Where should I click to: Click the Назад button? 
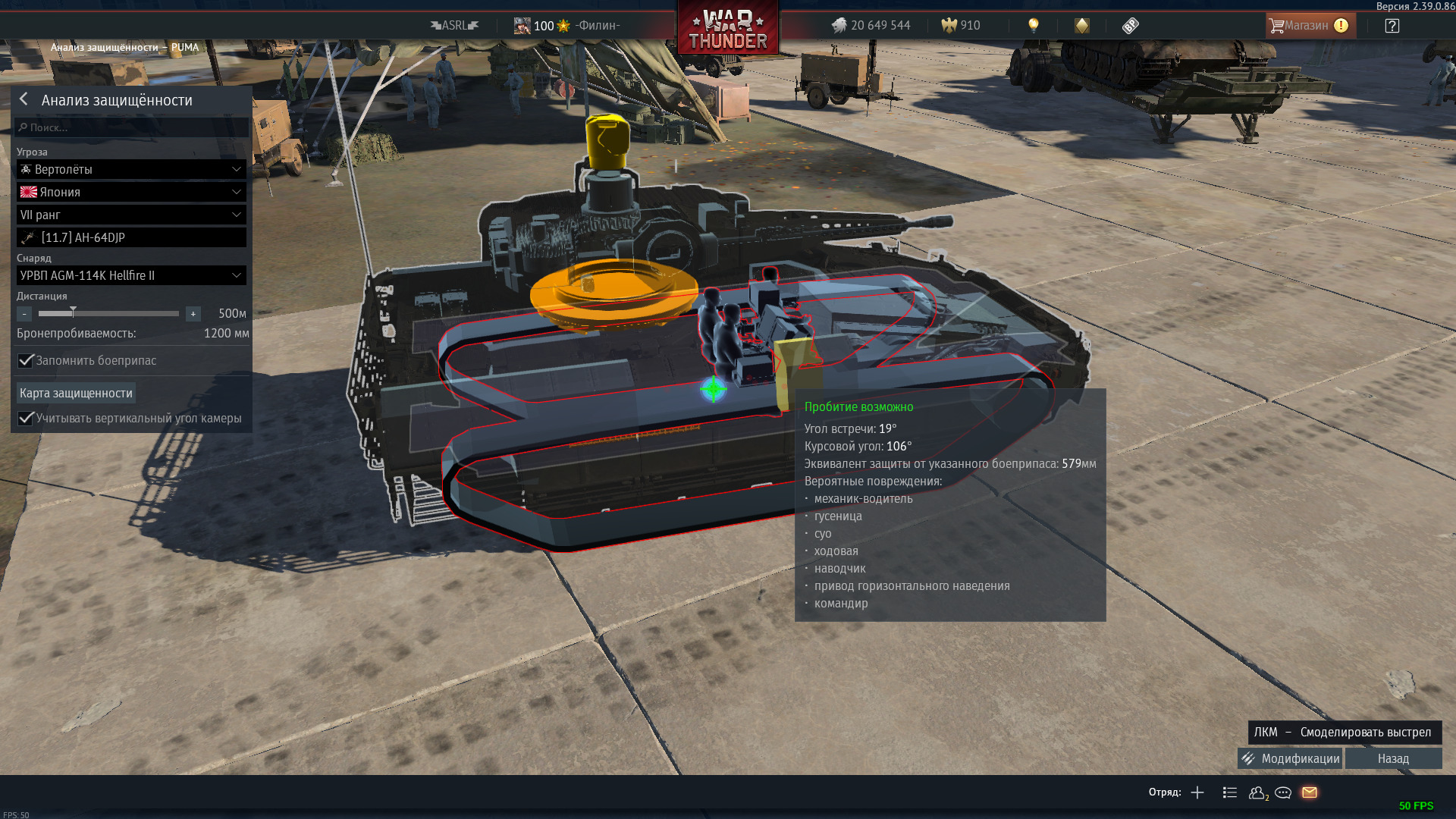click(1393, 758)
